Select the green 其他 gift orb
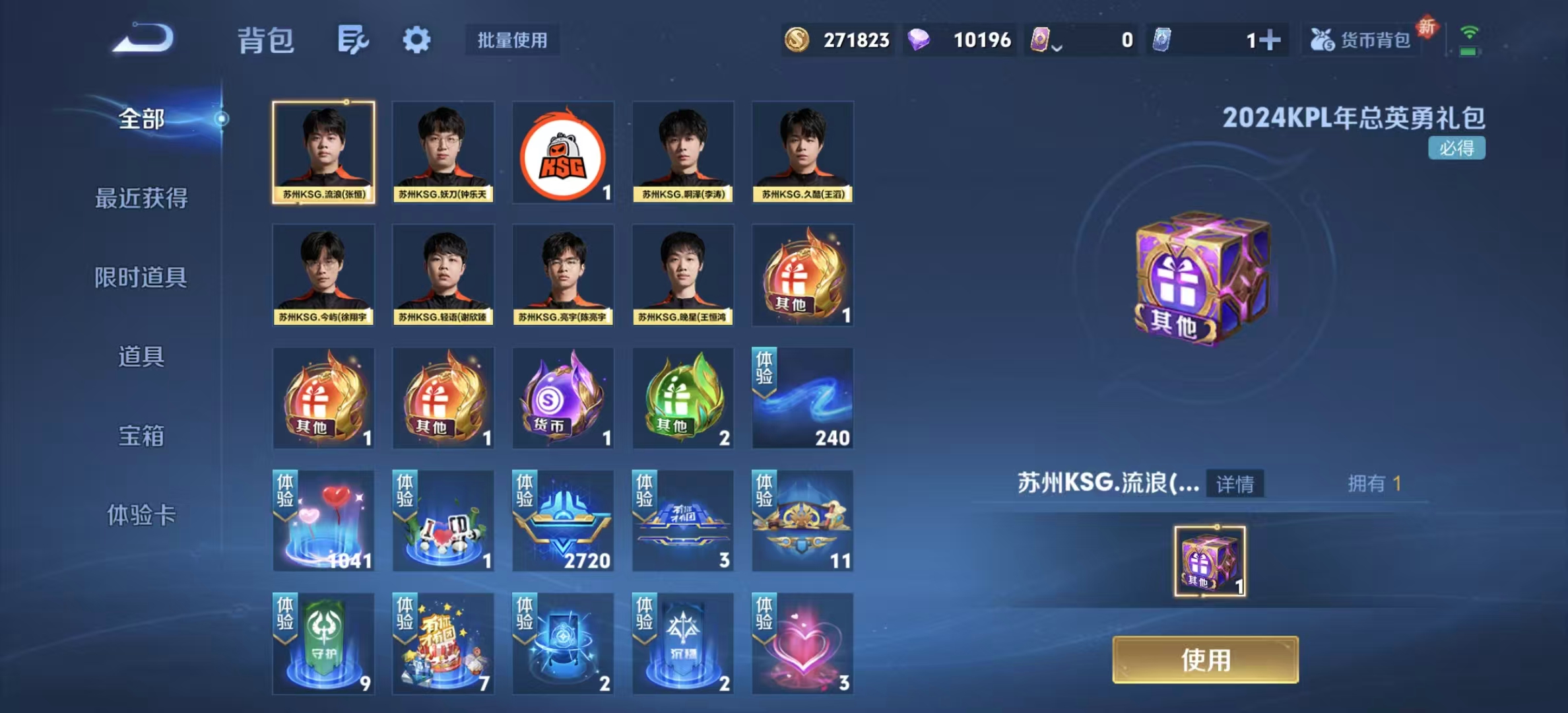 pyautogui.click(x=683, y=398)
